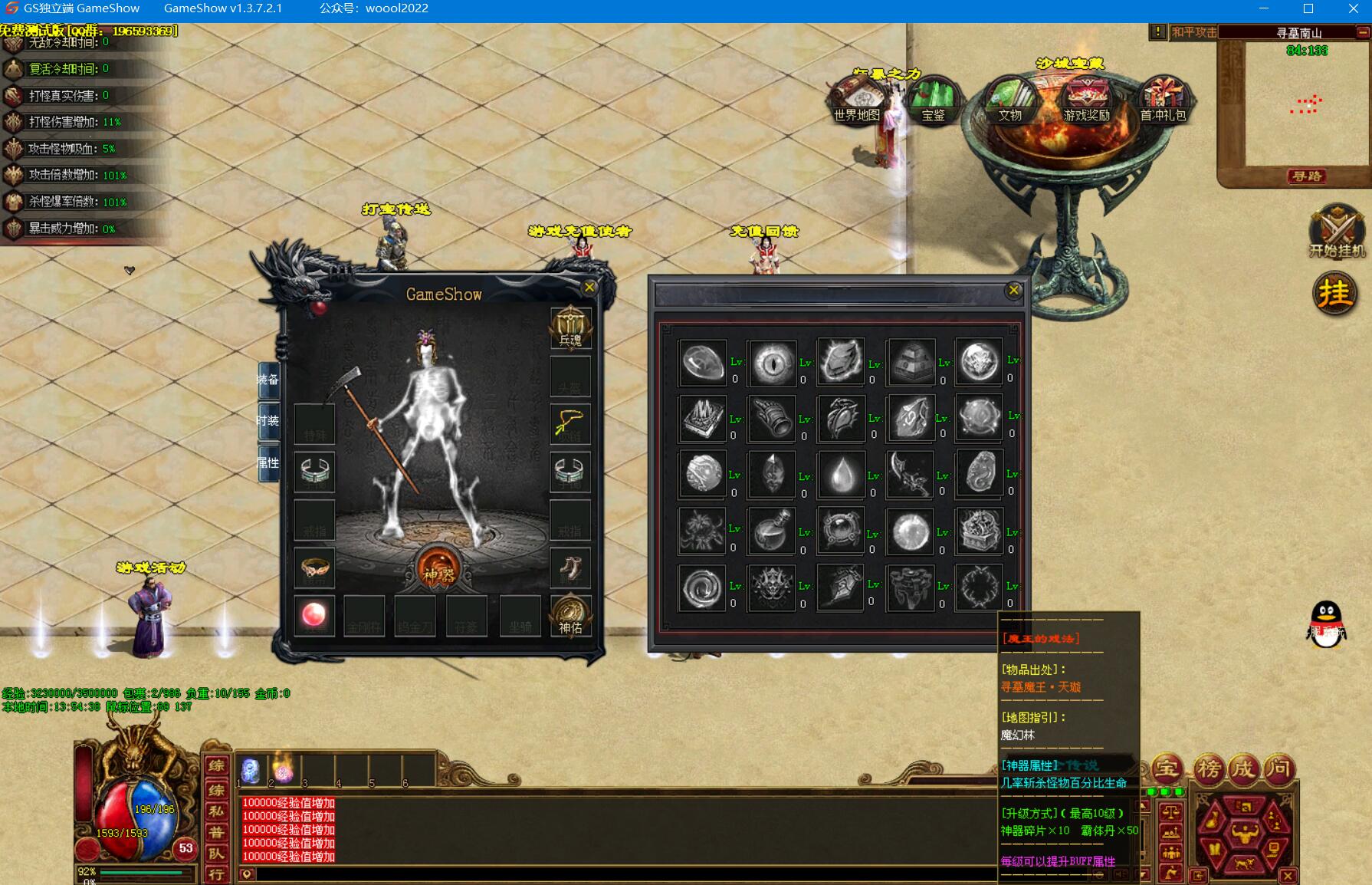Select the red orb equipment slot

[x=314, y=615]
